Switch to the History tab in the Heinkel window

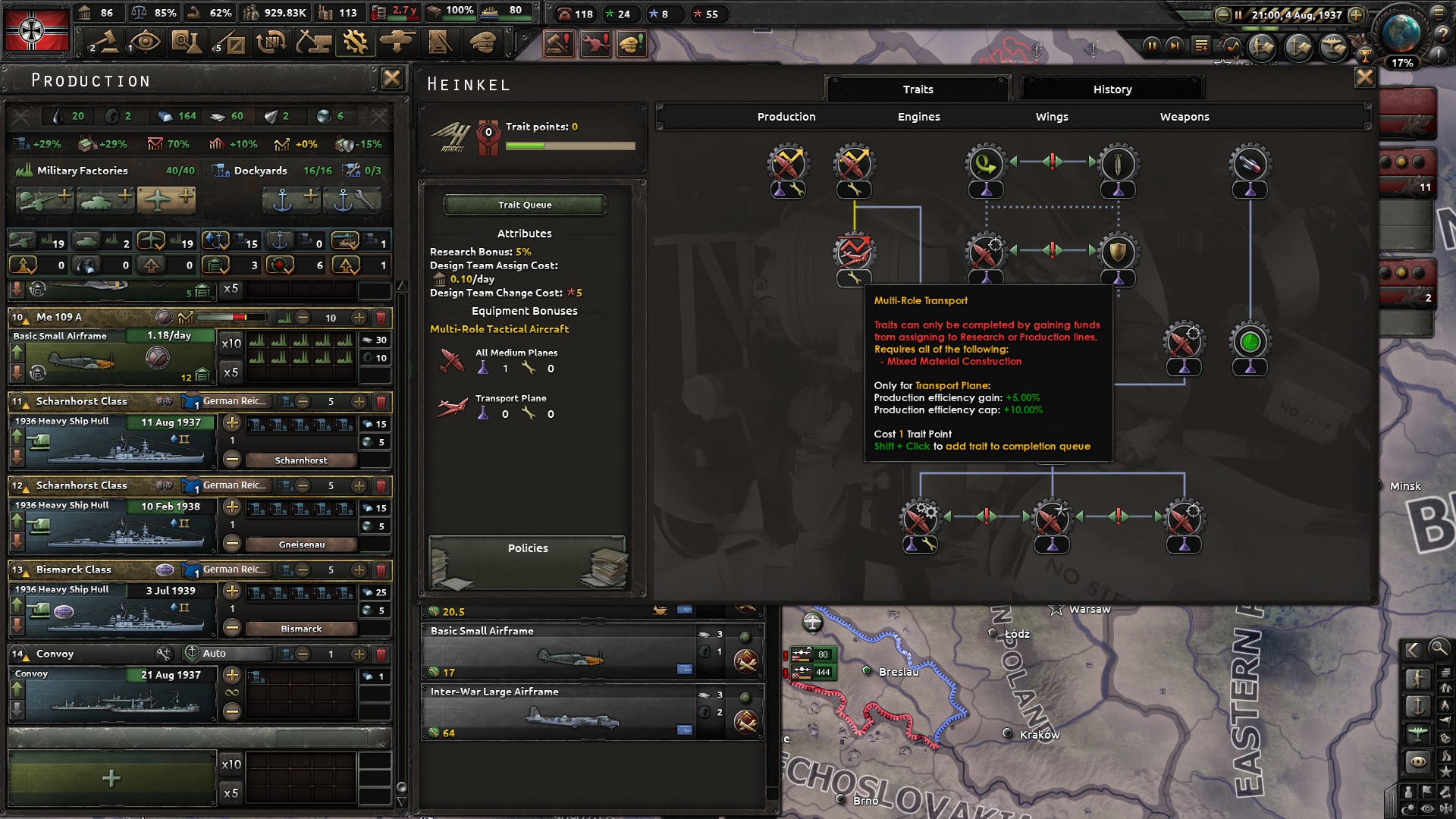(1112, 89)
